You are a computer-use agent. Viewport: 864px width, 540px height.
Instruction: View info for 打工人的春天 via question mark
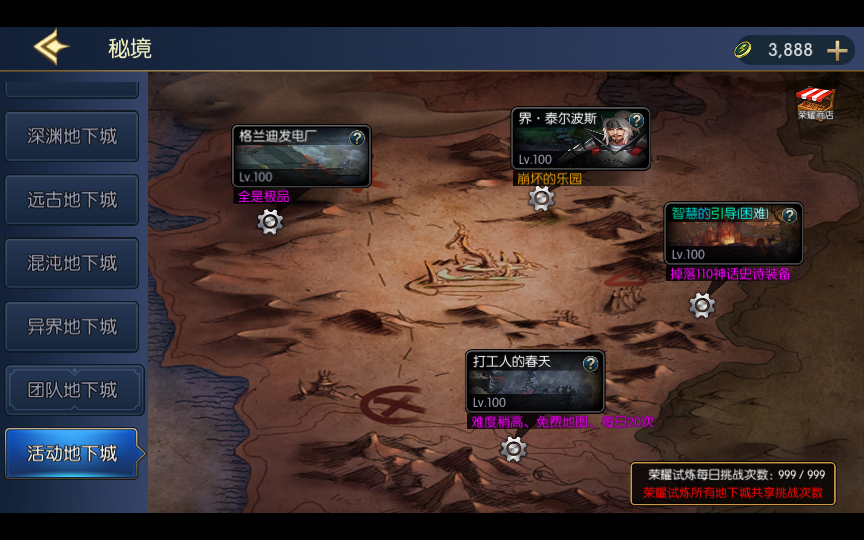(590, 363)
